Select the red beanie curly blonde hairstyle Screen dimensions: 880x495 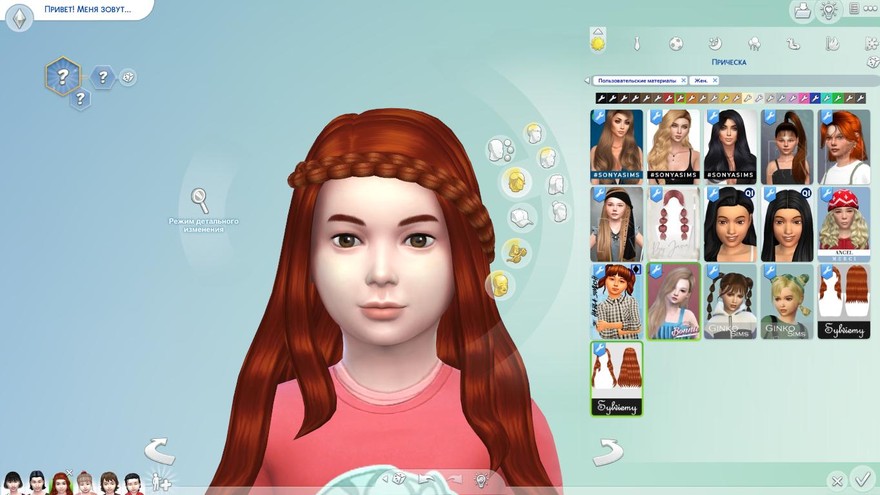click(x=844, y=224)
